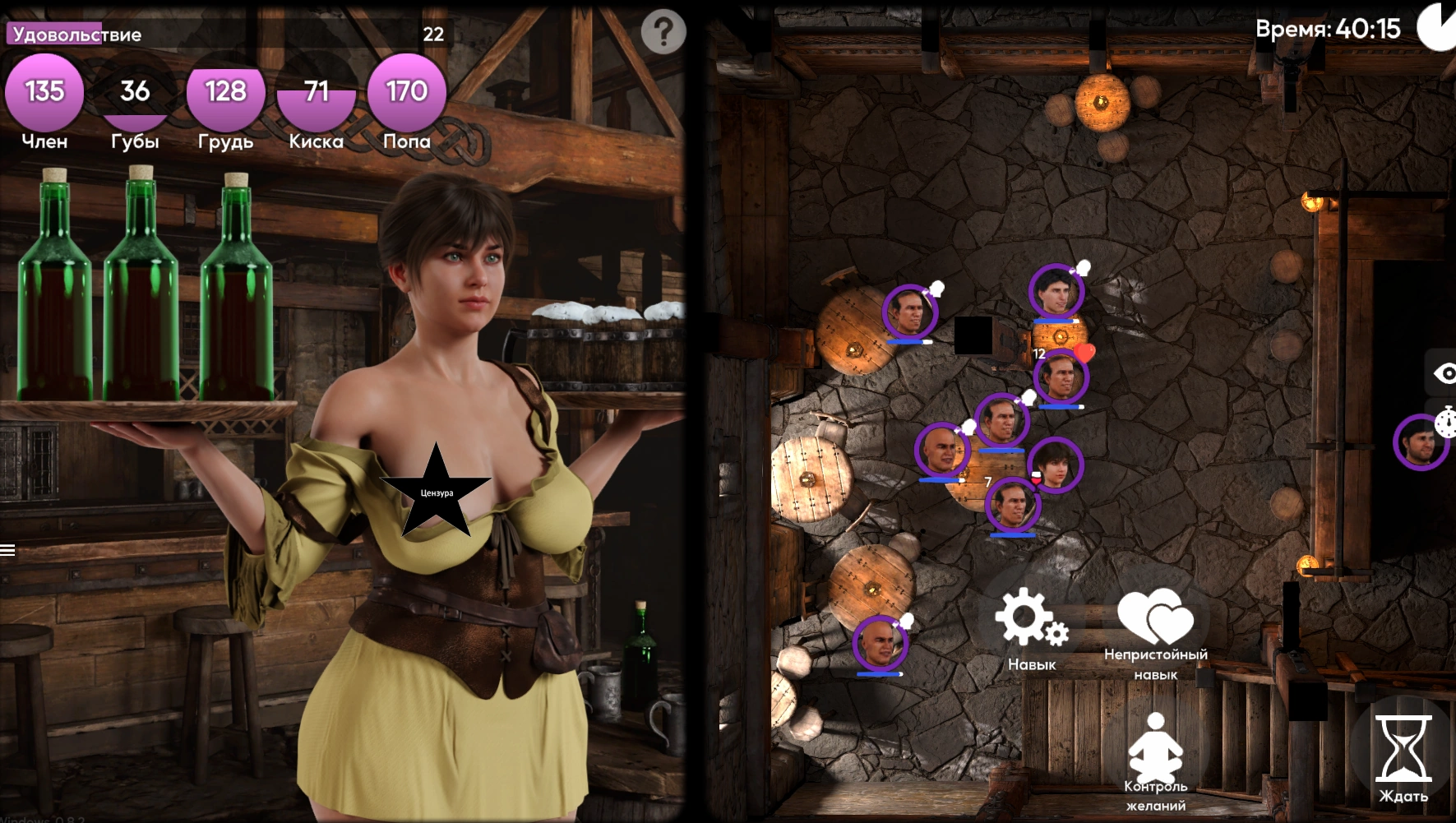Select the Попа stat bubble
Image resolution: width=1456 pixels, height=823 pixels.
point(406,92)
